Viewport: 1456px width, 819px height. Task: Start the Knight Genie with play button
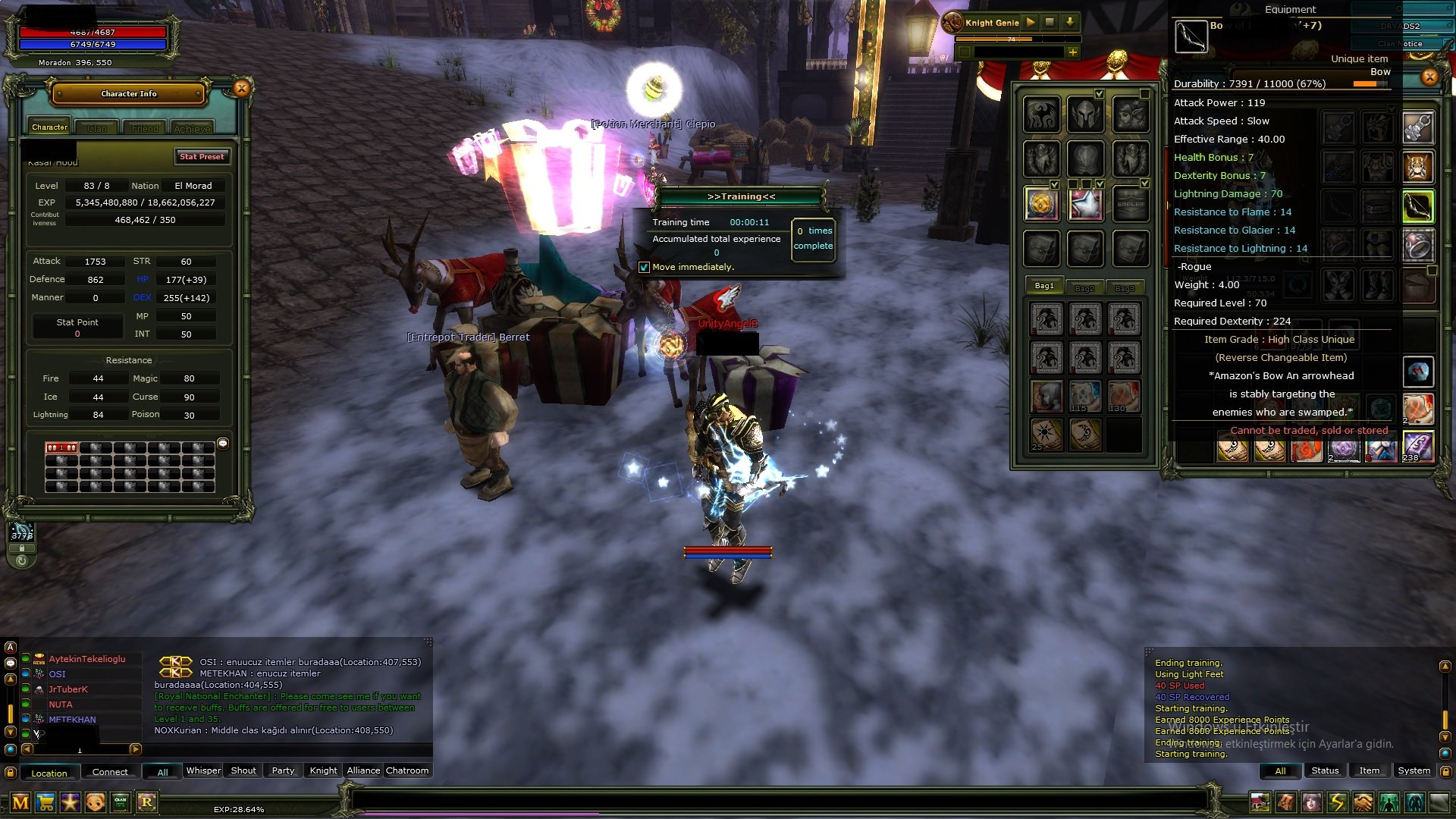pos(1031,23)
